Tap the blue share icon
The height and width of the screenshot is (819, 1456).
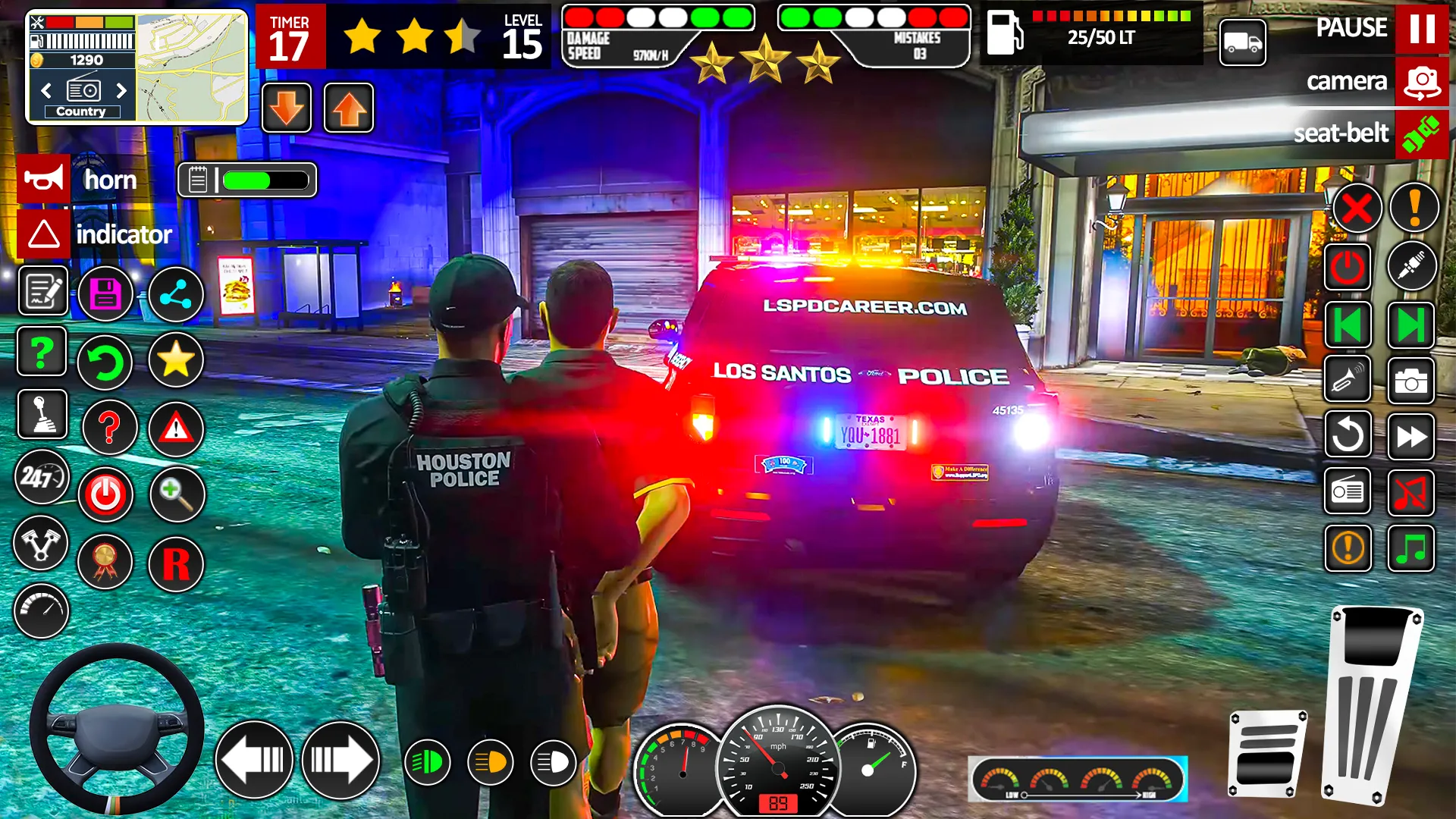coord(175,293)
